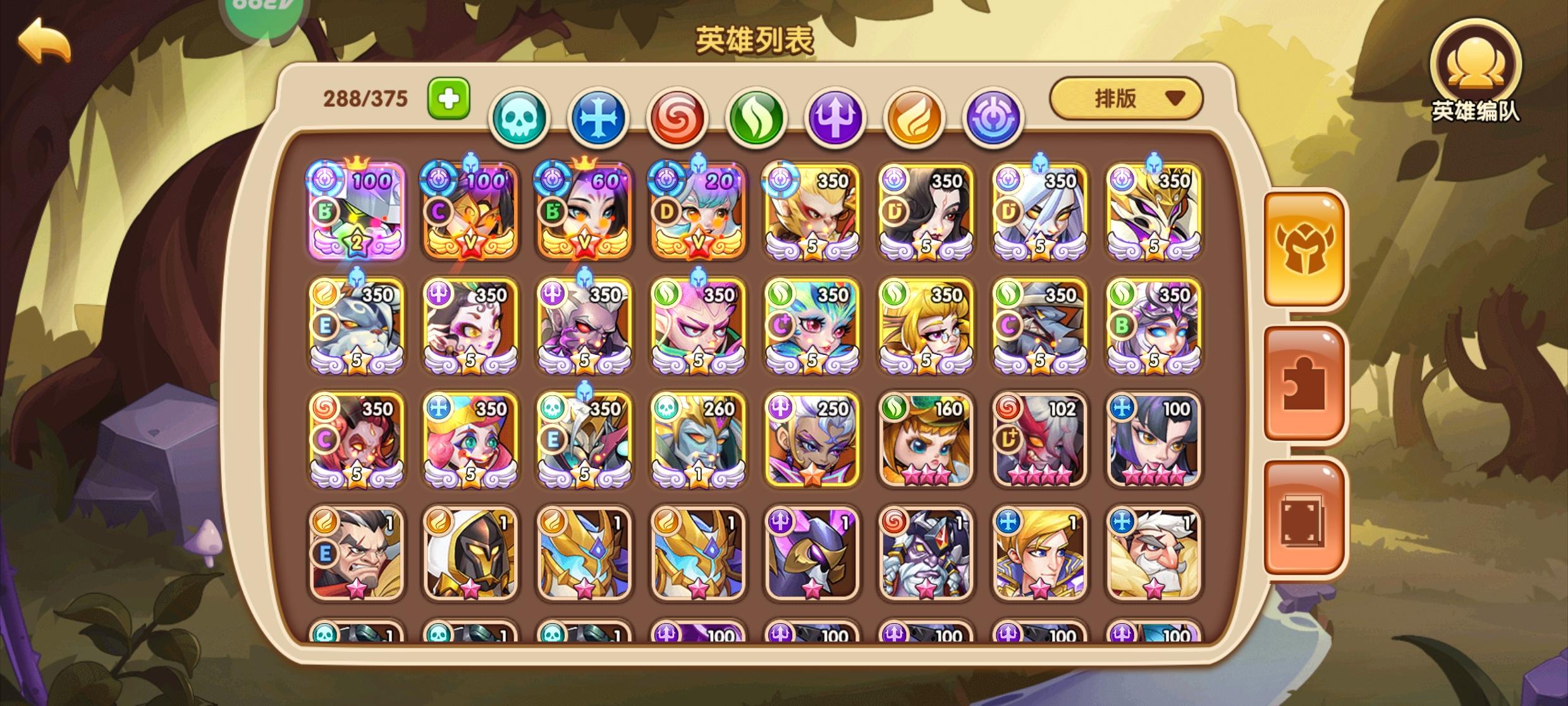Go back using the arrow at top left
This screenshot has width=1568, height=706.
(43, 42)
